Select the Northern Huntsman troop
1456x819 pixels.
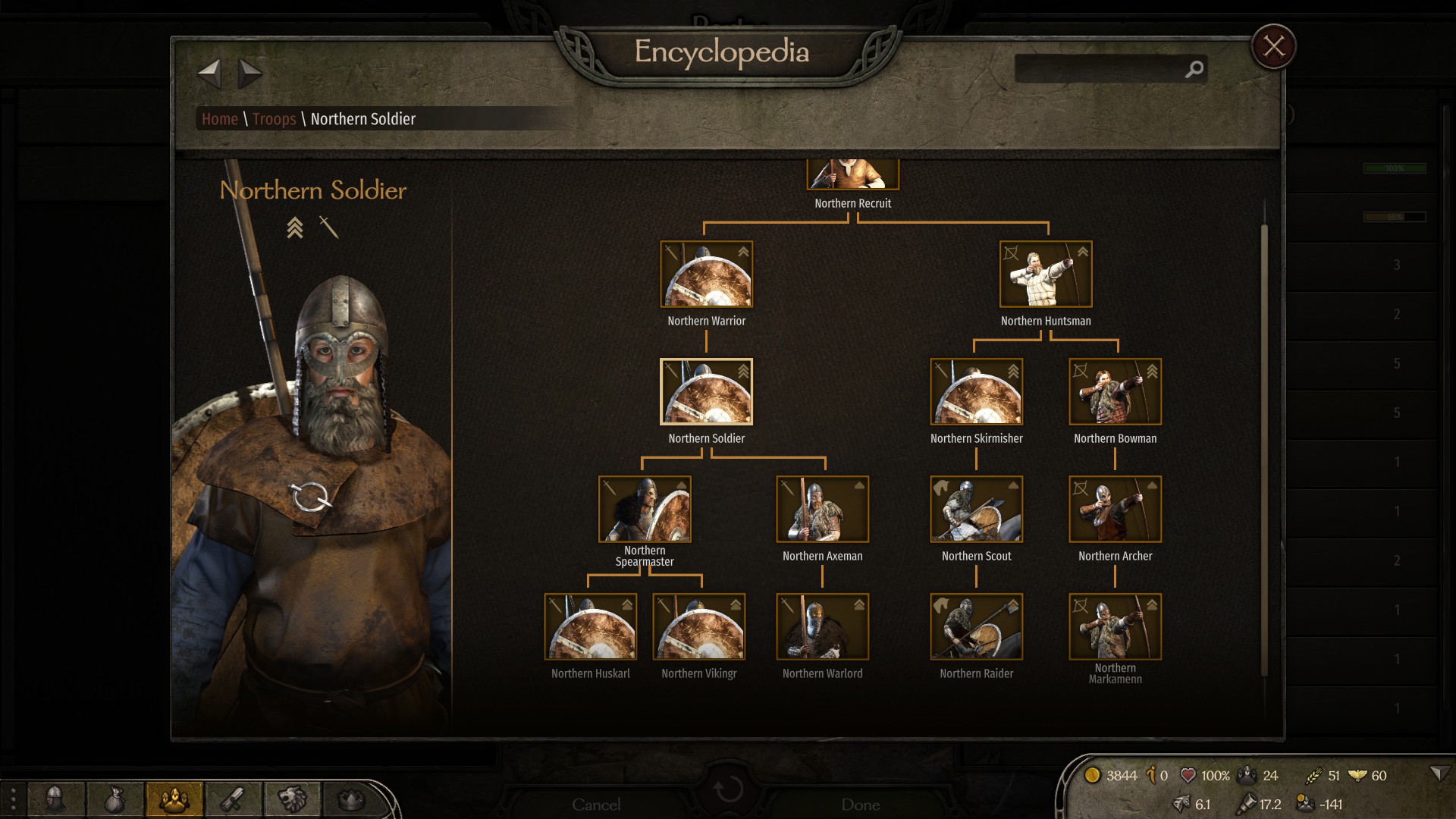coord(1046,275)
